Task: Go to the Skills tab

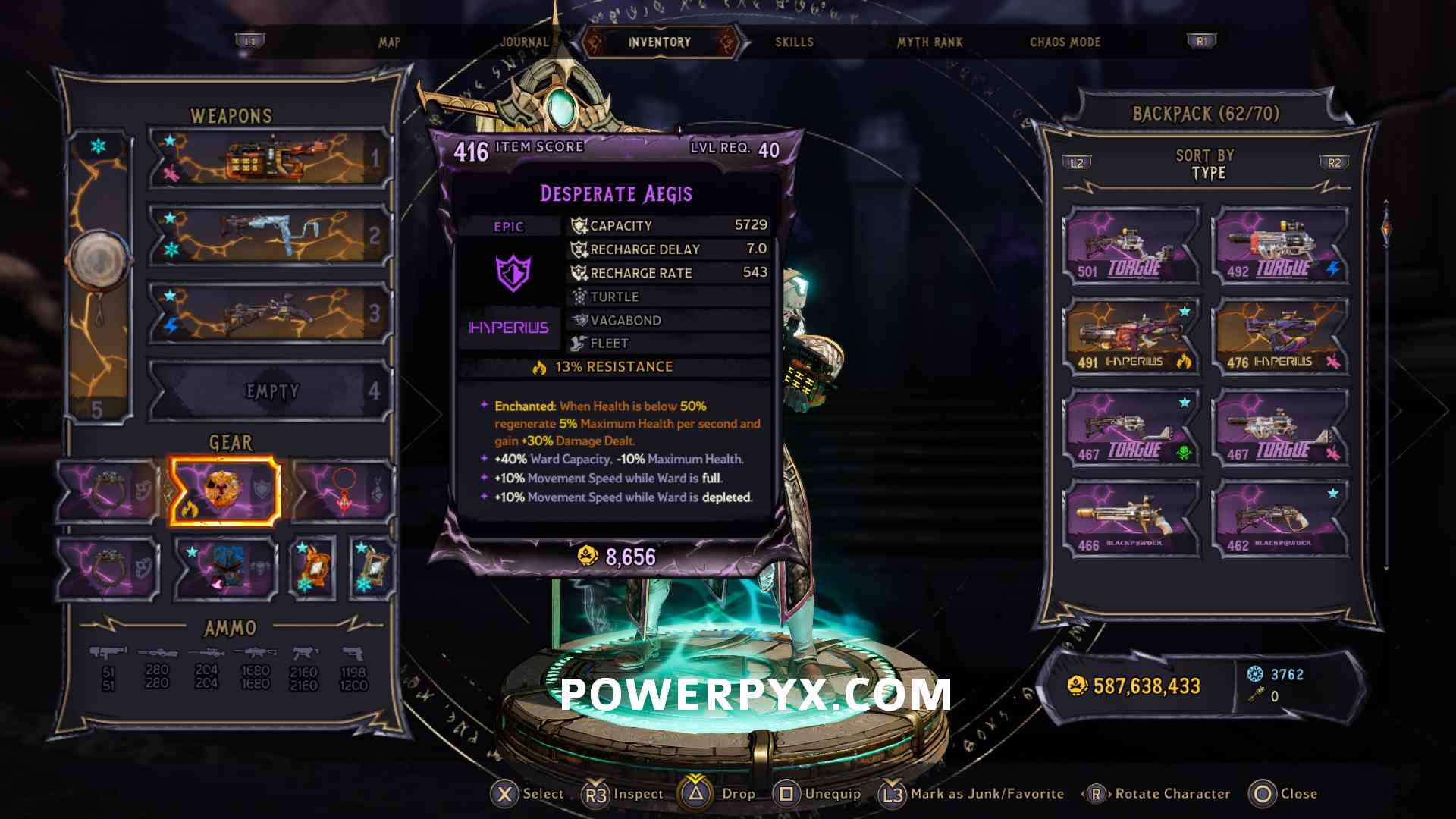Action: coord(794,42)
